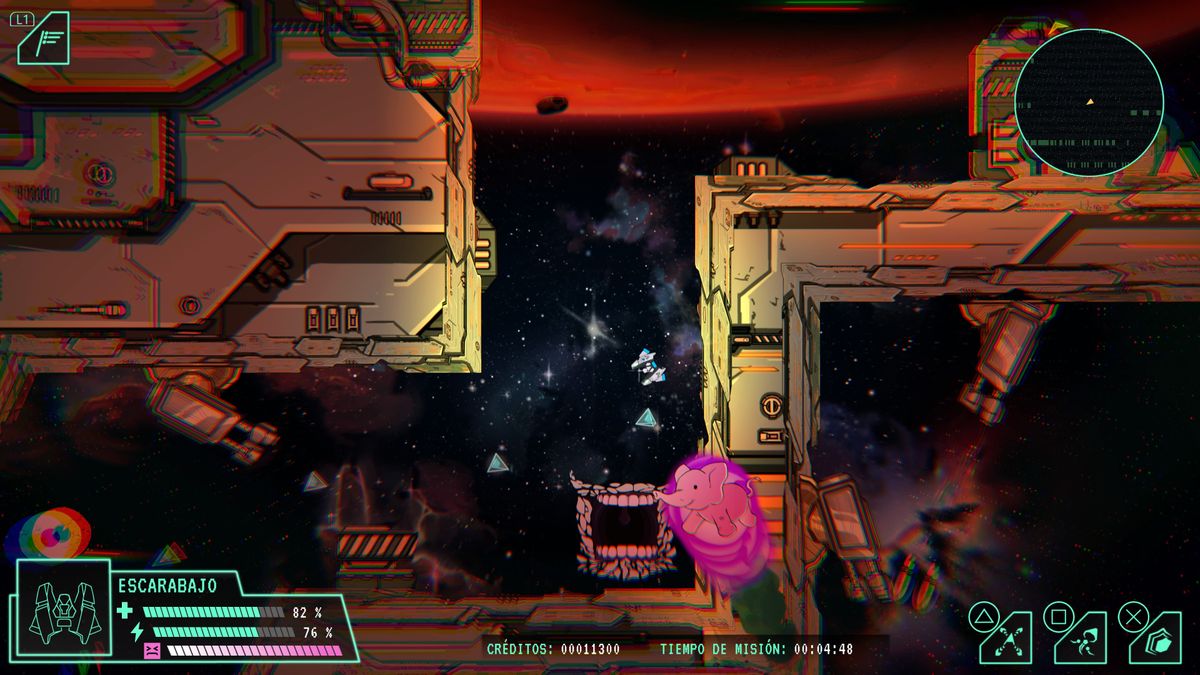The width and height of the screenshot is (1200, 675).
Task: Select the Escarabajo ship portrait
Action: (62, 612)
